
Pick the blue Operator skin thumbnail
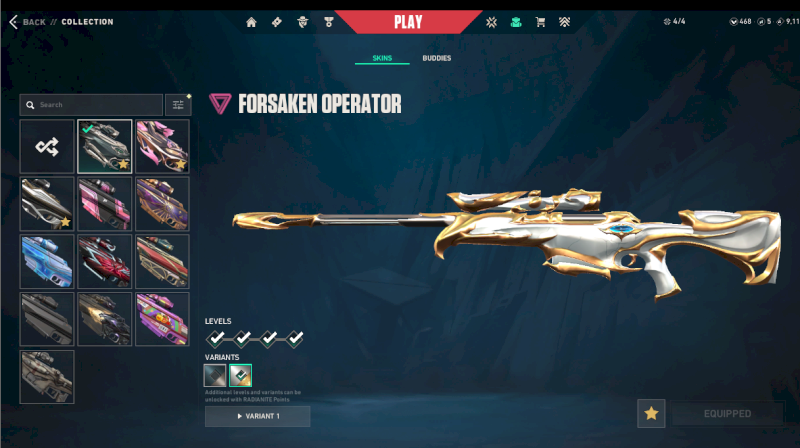click(47, 261)
